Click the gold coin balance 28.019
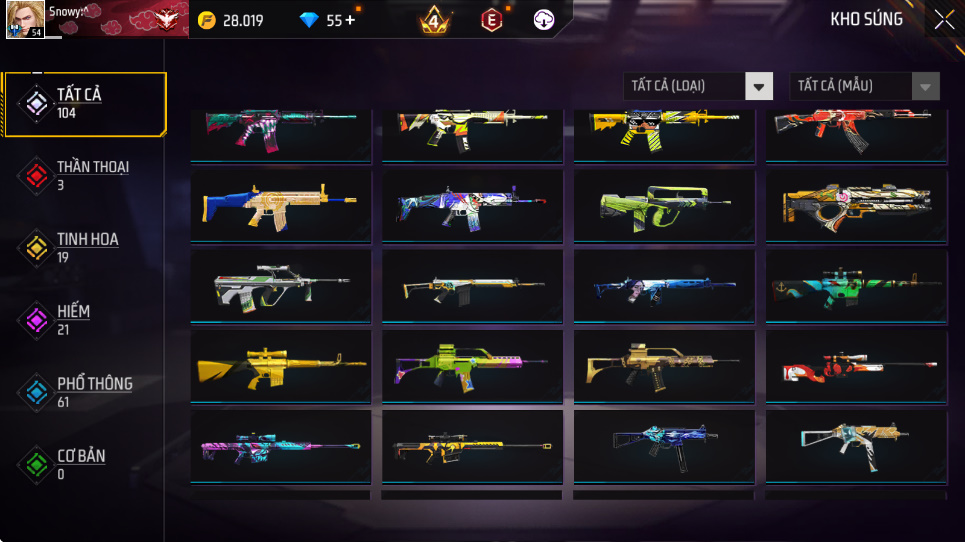The width and height of the screenshot is (965, 542). pos(232,20)
